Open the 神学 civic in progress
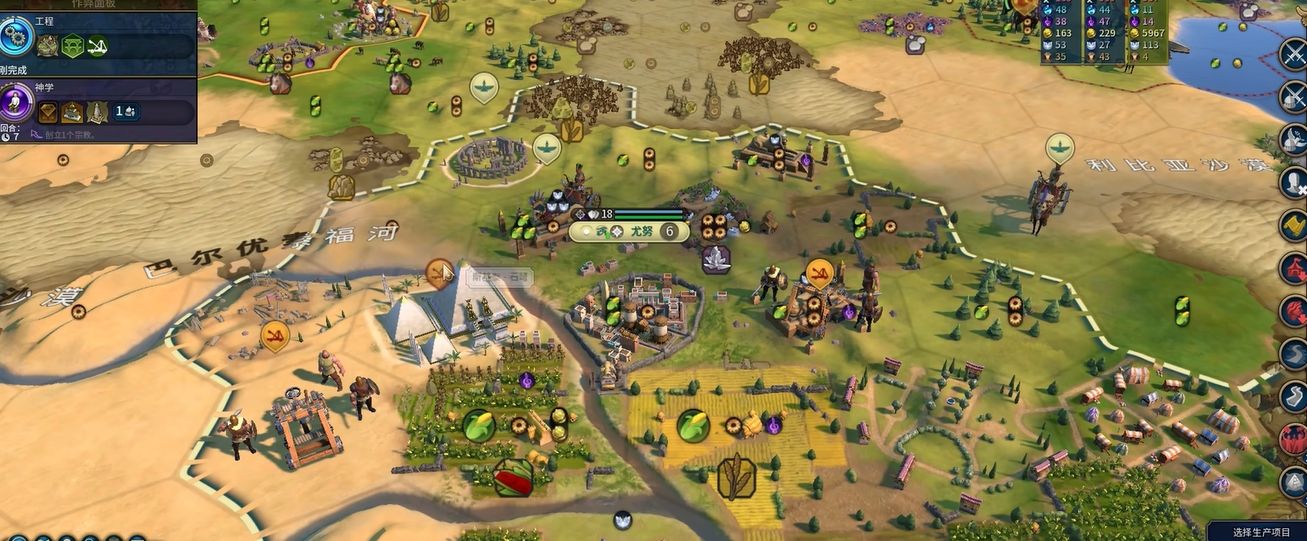The height and width of the screenshot is (541, 1307). (x=17, y=103)
